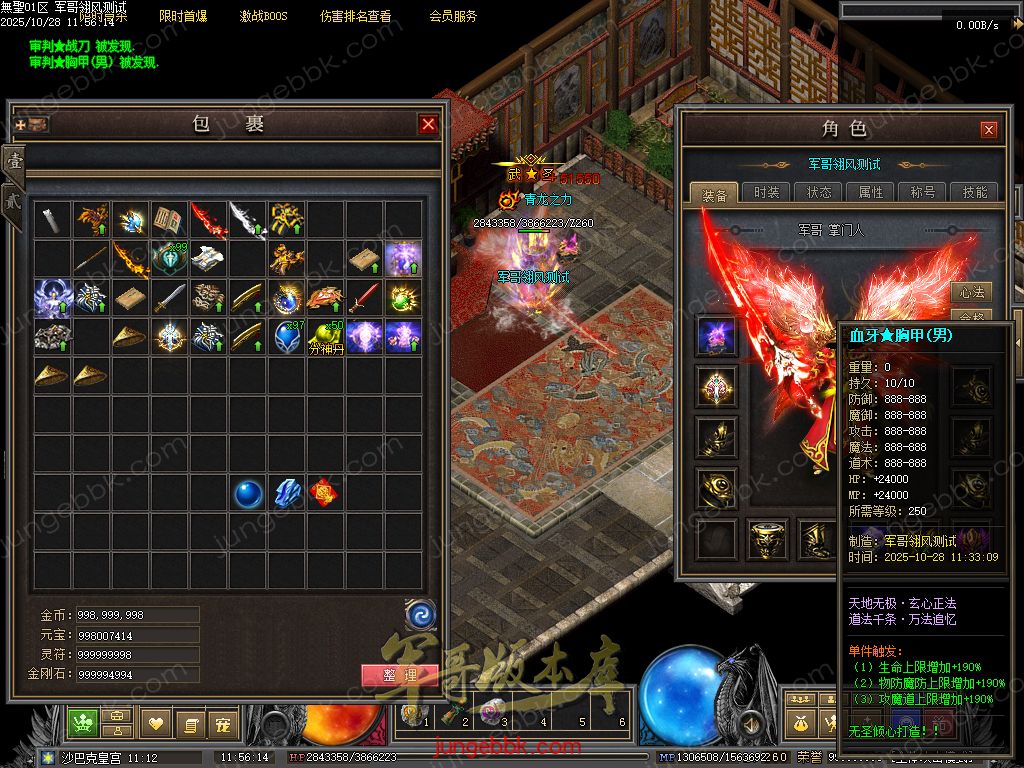The height and width of the screenshot is (768, 1024).
Task: Pick the open book item in bag
Action: tap(169, 219)
